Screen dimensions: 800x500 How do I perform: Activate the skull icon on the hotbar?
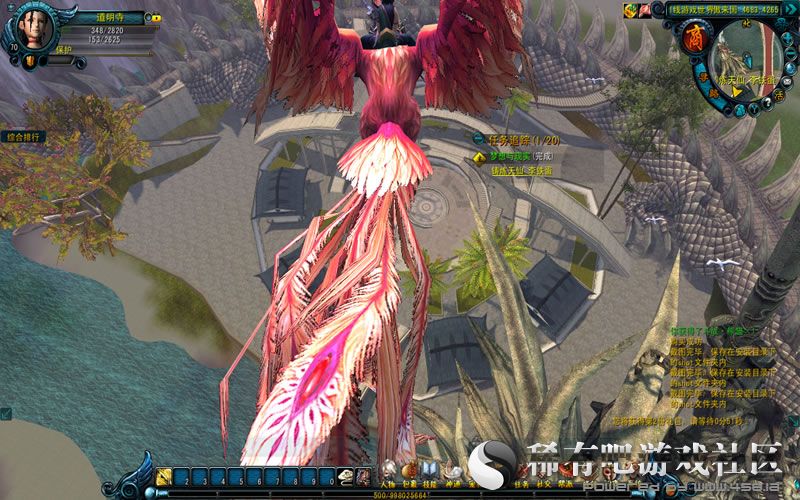(x=347, y=477)
